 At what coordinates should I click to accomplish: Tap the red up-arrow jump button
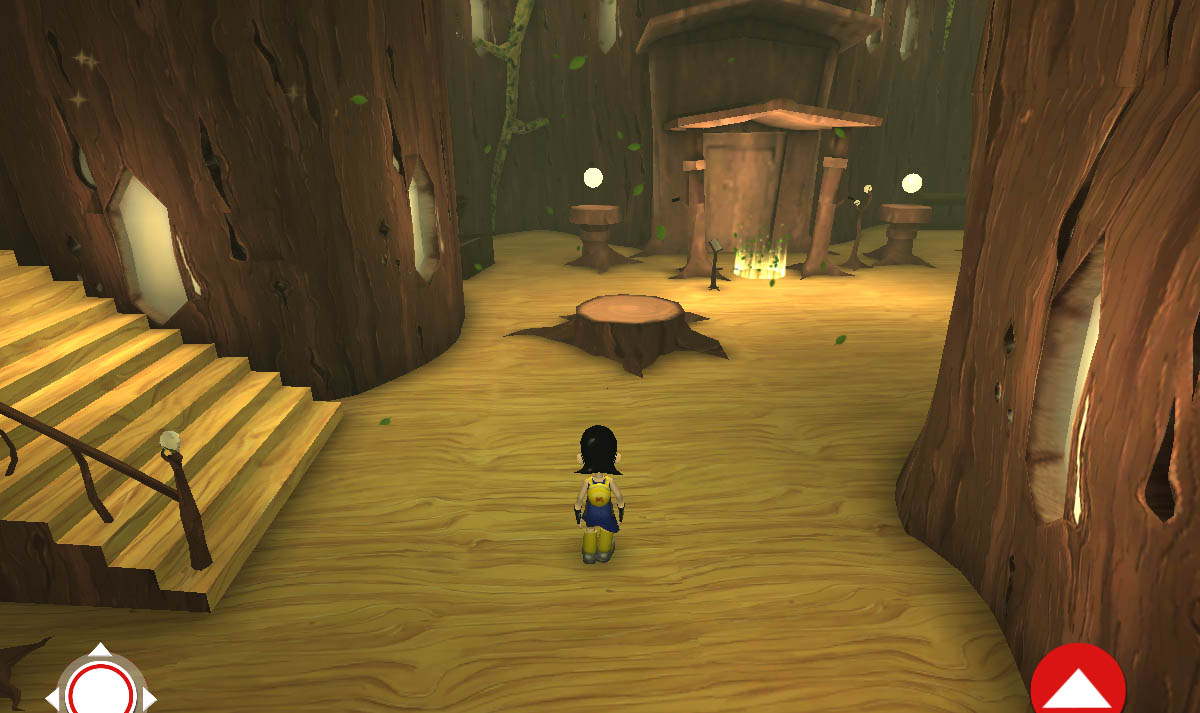click(1078, 684)
